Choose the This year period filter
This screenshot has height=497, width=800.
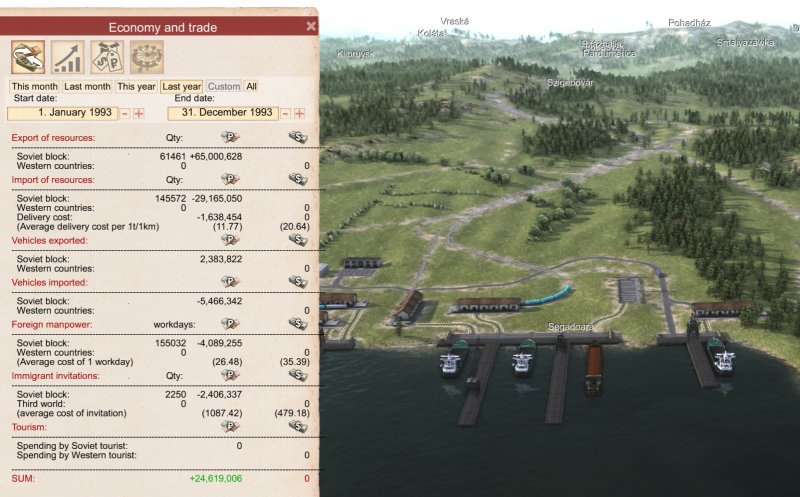(137, 87)
